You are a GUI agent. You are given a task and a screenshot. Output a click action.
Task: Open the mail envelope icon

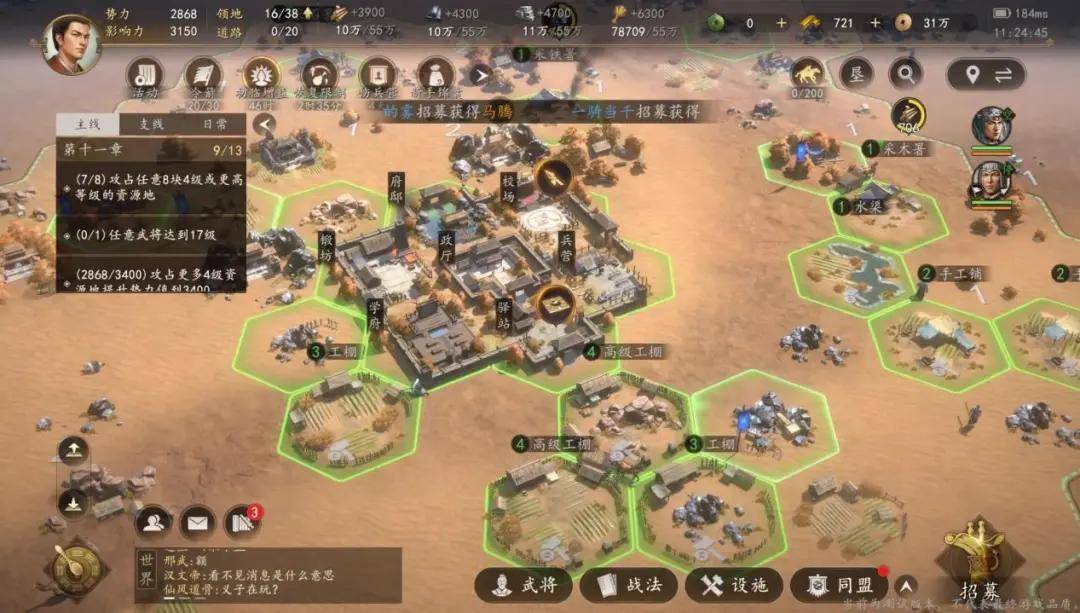tap(198, 521)
